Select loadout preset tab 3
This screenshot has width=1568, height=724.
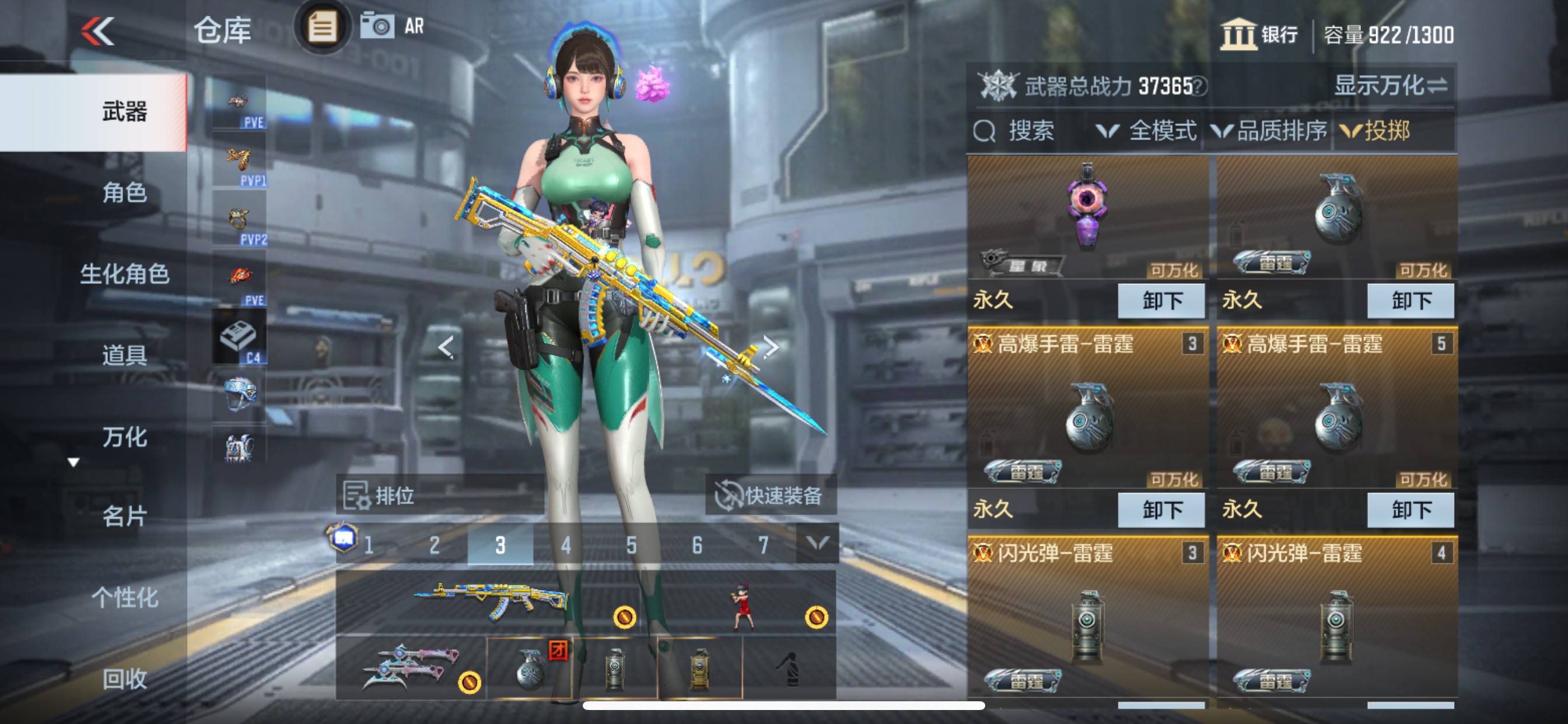500,546
